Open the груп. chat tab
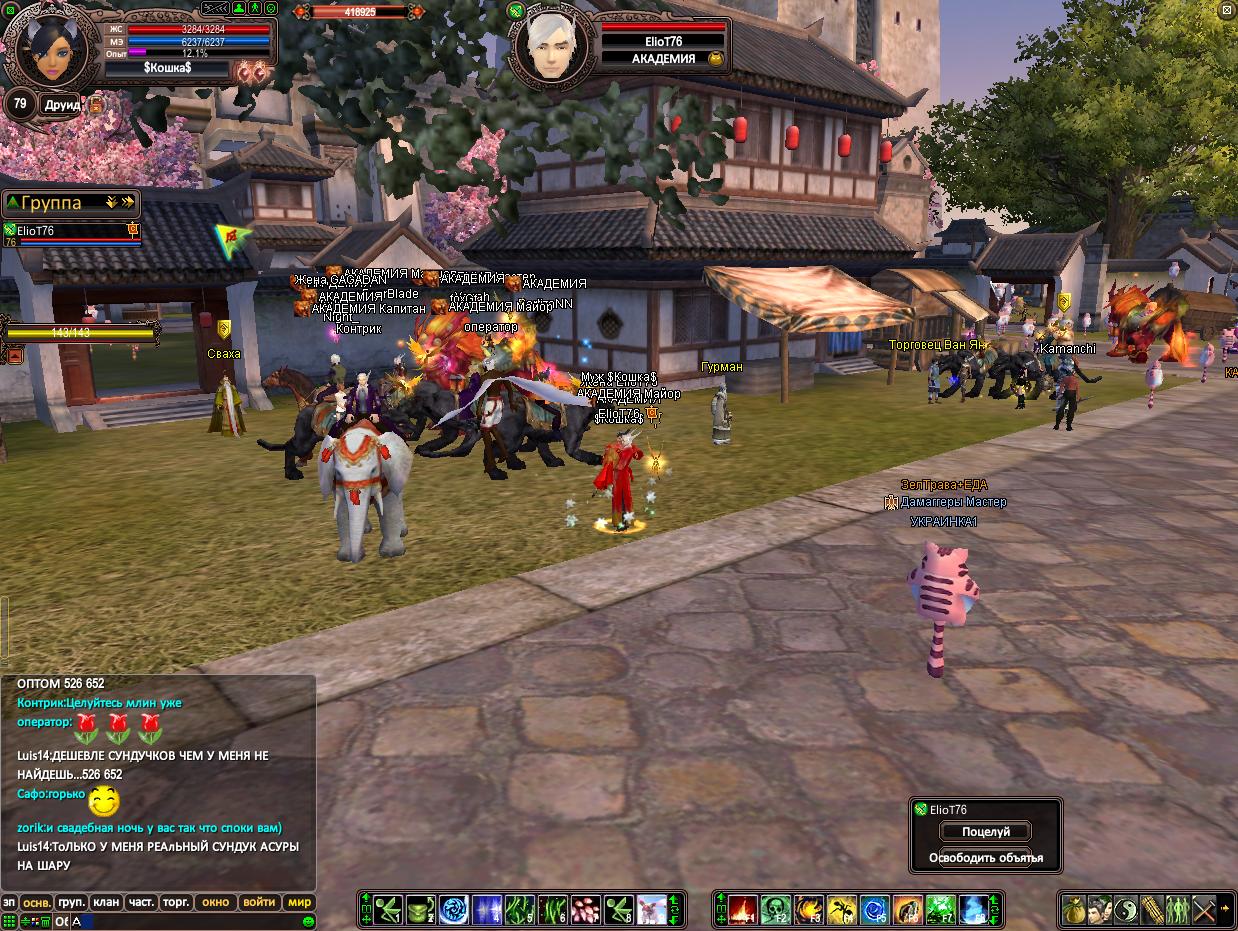Viewport: 1238px width, 931px height. pos(71,902)
